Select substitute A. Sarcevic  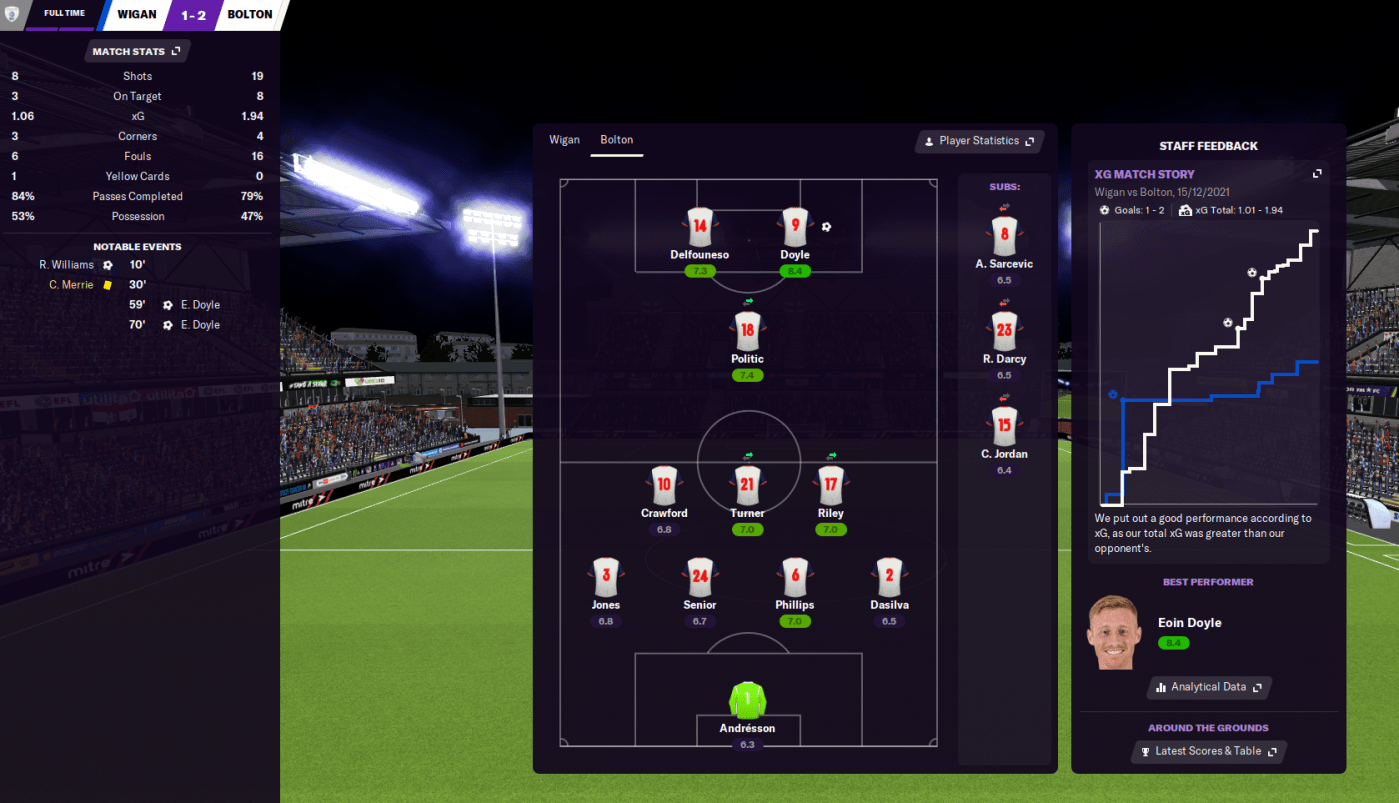pyautogui.click(x=1004, y=236)
